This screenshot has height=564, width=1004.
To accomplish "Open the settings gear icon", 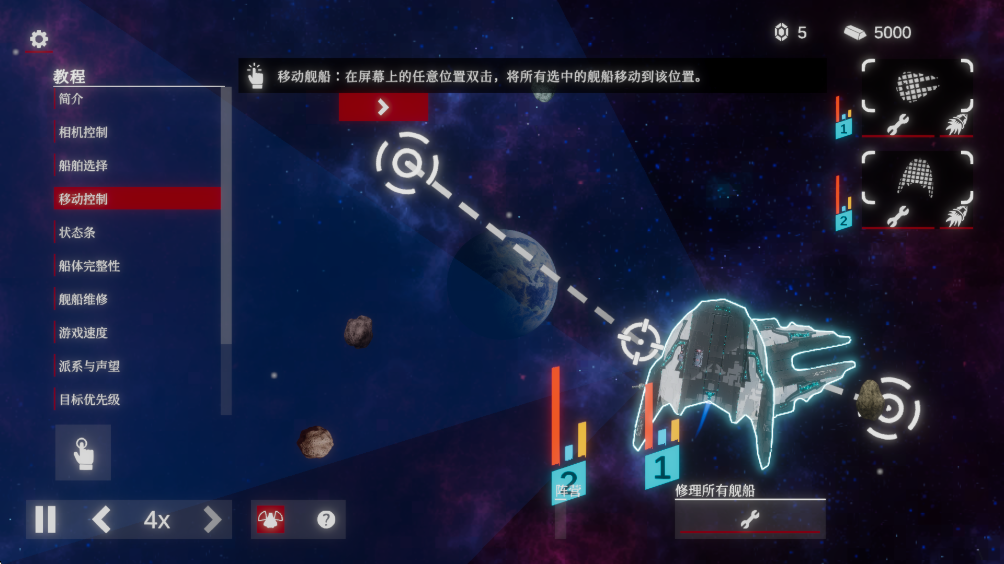I will point(39,39).
